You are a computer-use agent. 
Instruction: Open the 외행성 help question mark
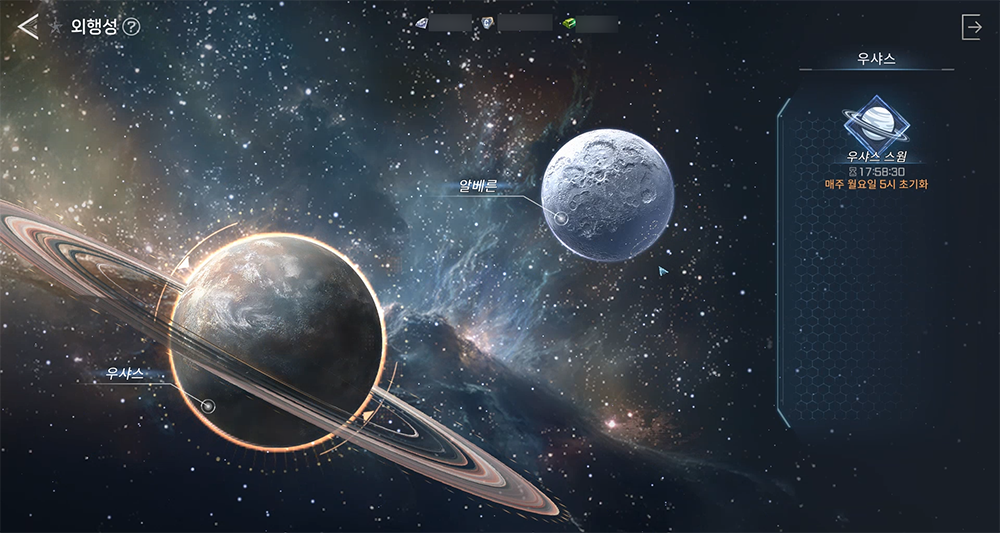(131, 27)
